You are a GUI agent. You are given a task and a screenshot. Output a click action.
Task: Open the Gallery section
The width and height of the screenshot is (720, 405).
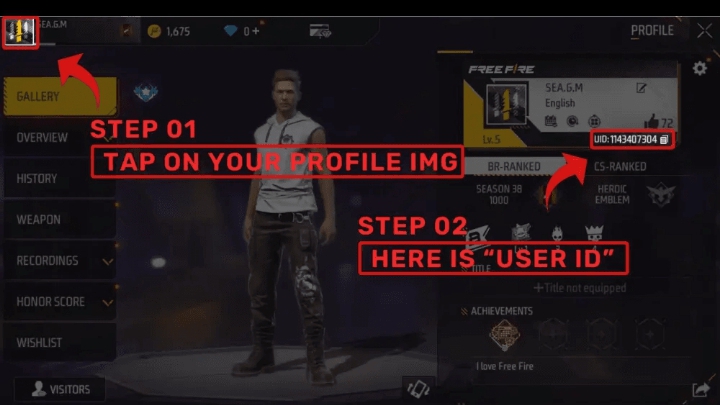[59, 97]
